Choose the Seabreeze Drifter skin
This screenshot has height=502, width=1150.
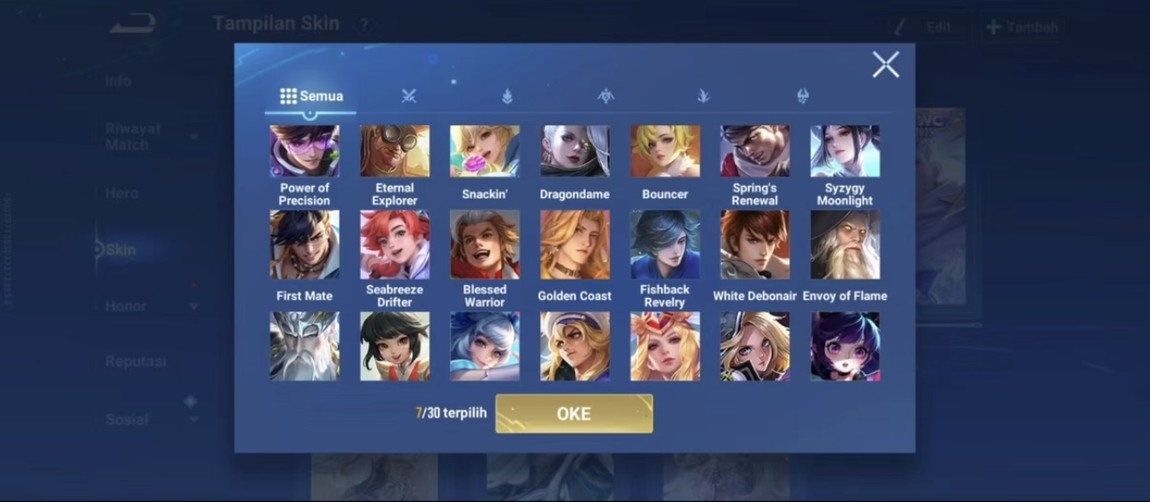coord(395,245)
